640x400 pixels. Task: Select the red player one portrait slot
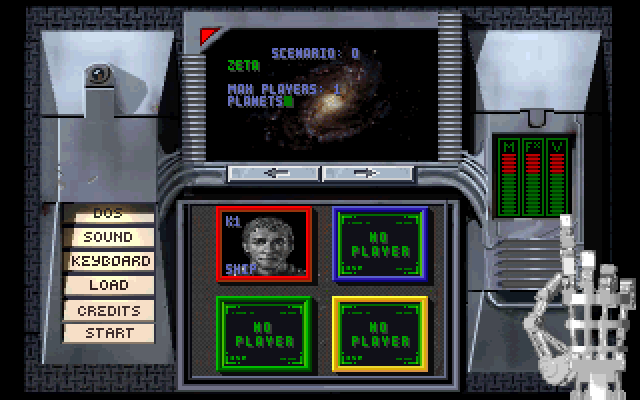(264, 245)
